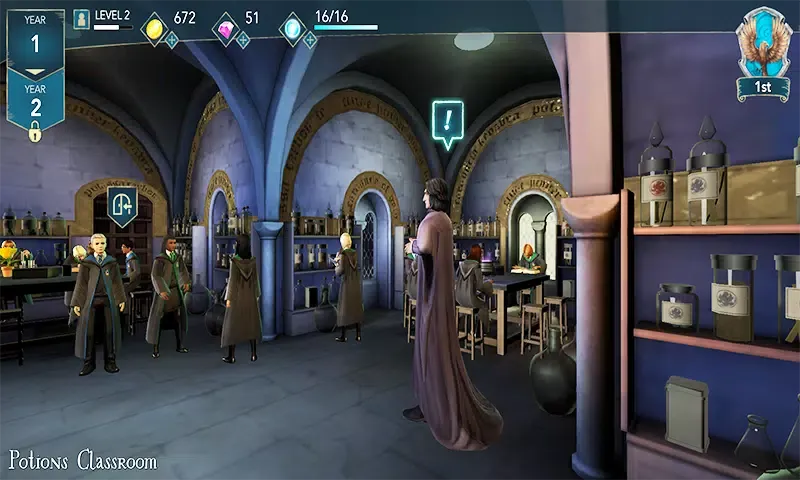800x480 pixels.
Task: Tap the door exit shield icon
Action: (122, 205)
